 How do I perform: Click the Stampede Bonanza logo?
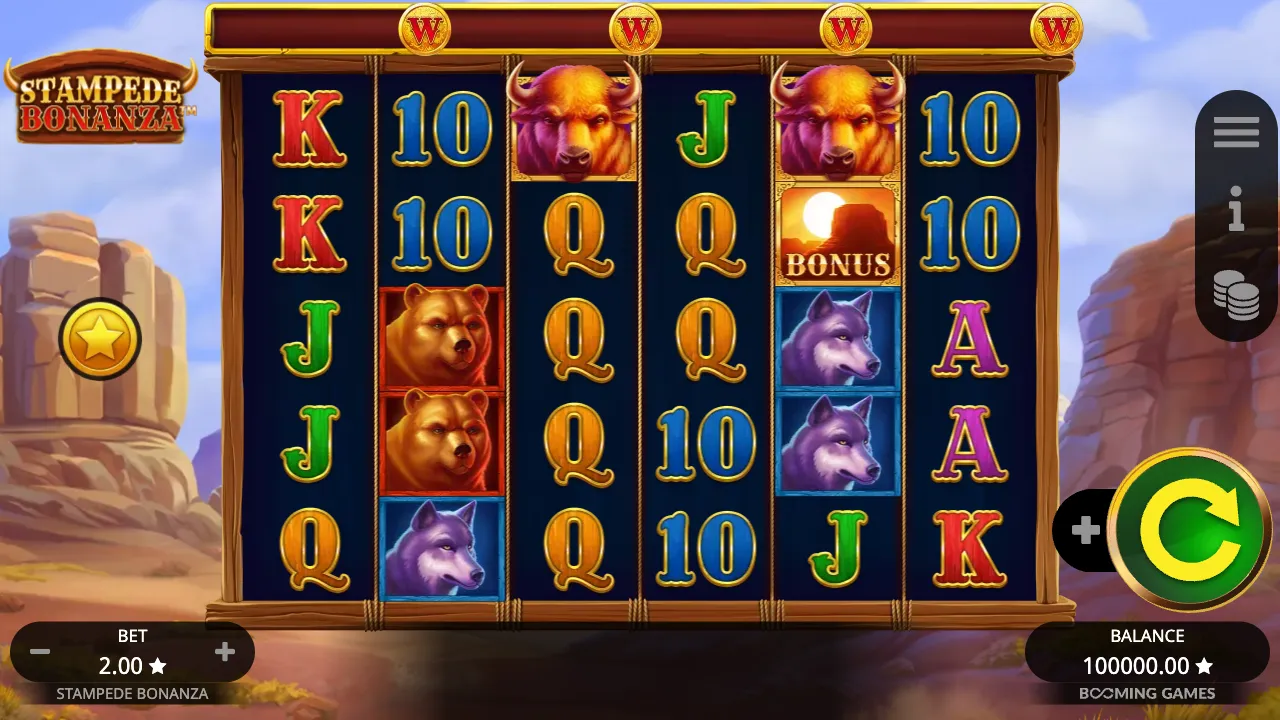pyautogui.click(x=100, y=95)
